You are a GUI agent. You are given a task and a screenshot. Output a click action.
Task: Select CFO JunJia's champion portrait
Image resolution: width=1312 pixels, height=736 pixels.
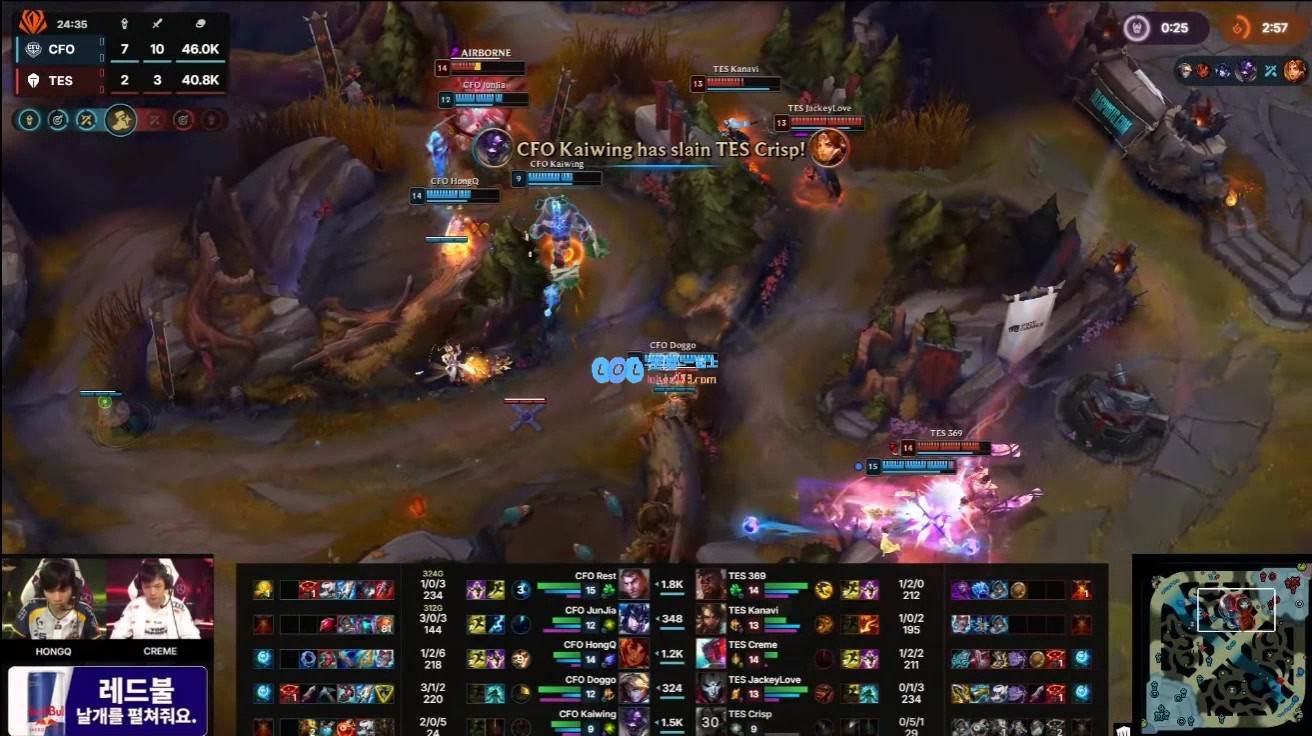(x=633, y=618)
